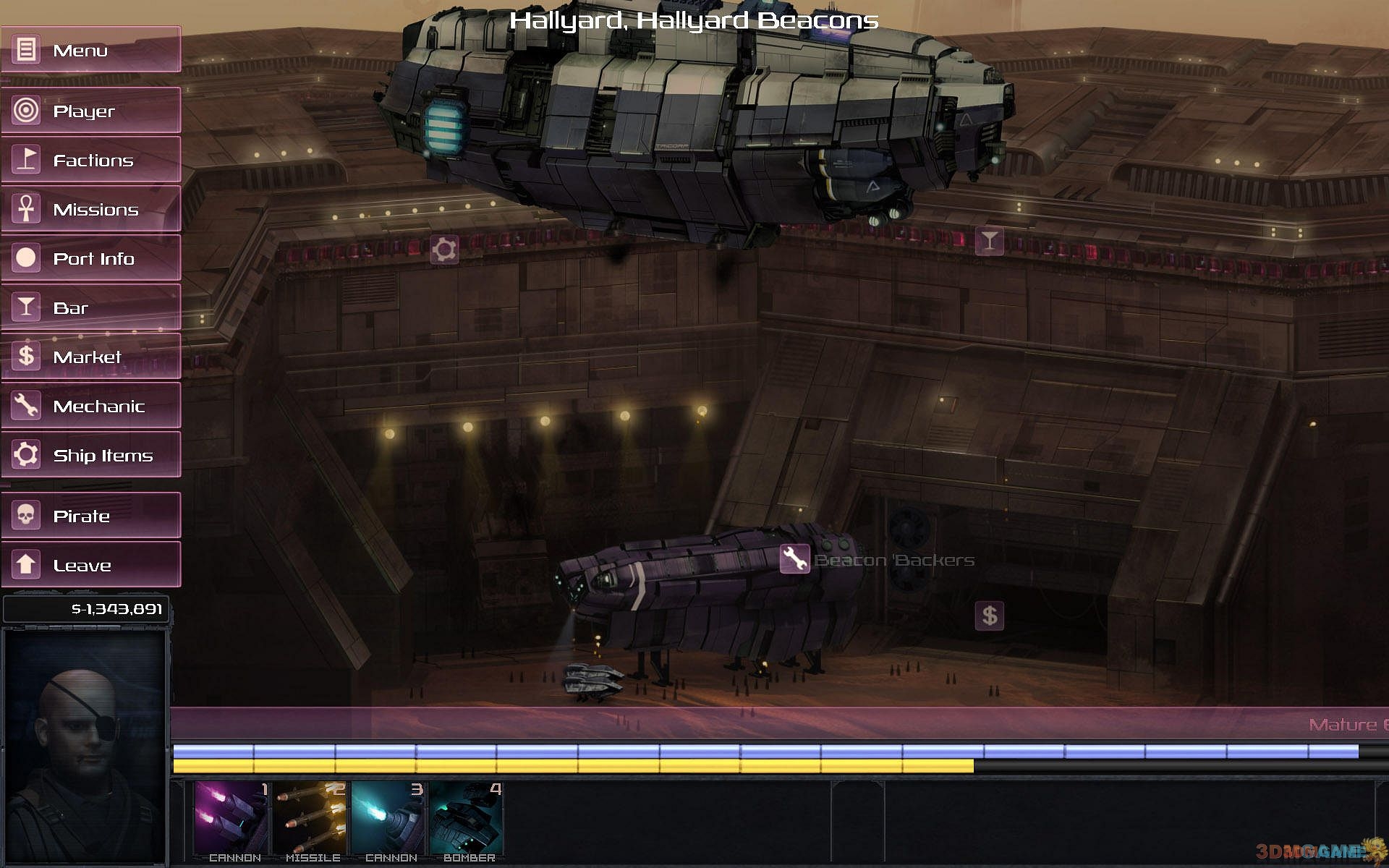The width and height of the screenshot is (1389, 868).
Task: Click the eyepatch captain portrait
Action: pyautogui.click(x=85, y=745)
